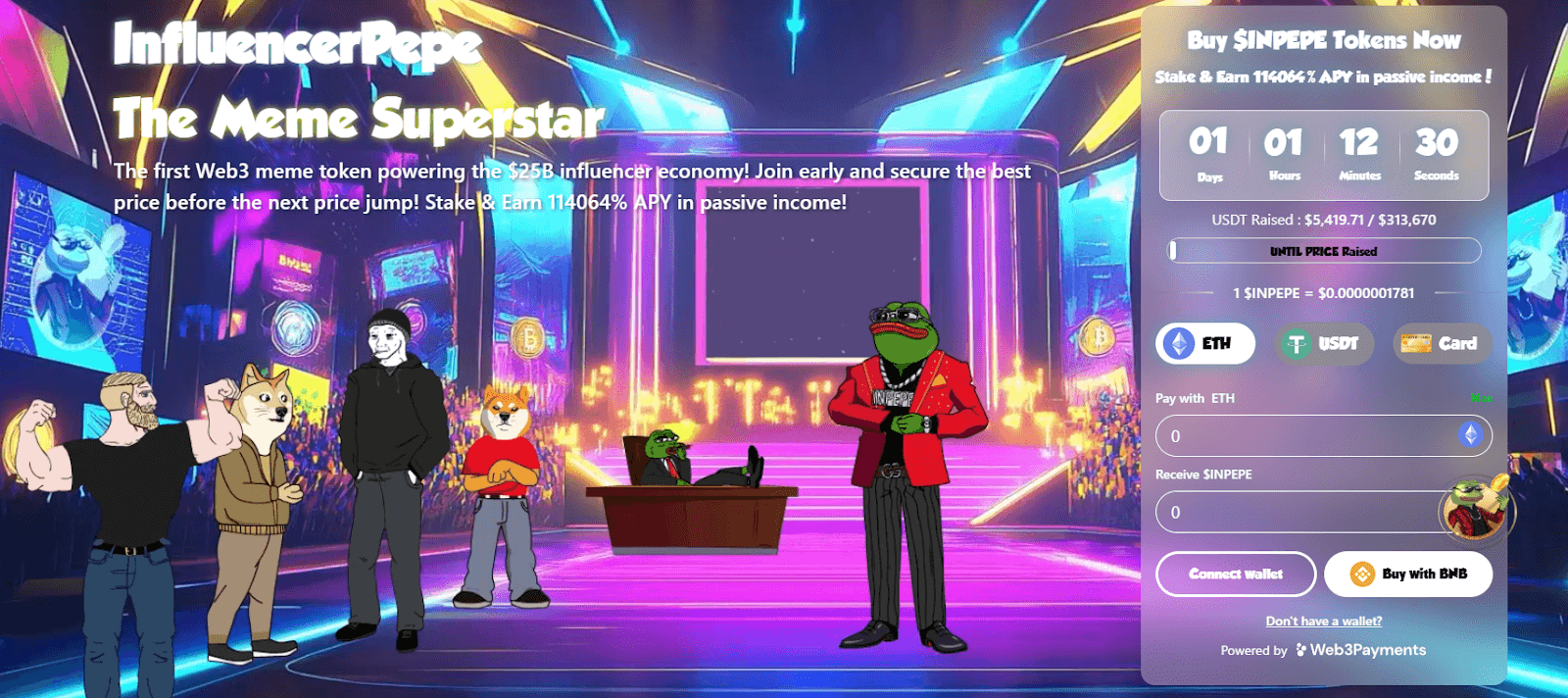
Task: Switch to USDT payment
Action: 1324,344
